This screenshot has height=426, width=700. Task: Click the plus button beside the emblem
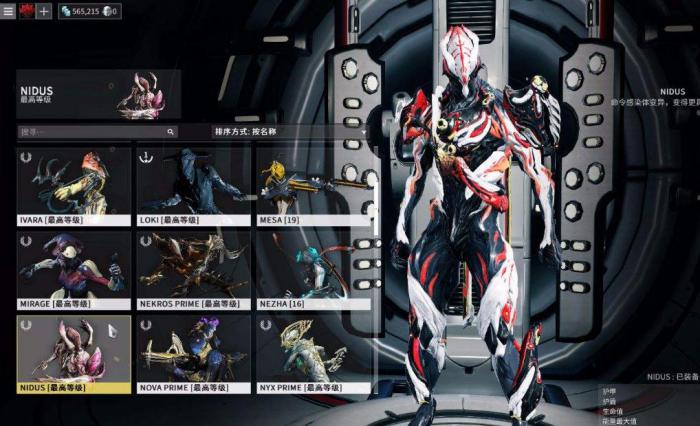[43, 11]
